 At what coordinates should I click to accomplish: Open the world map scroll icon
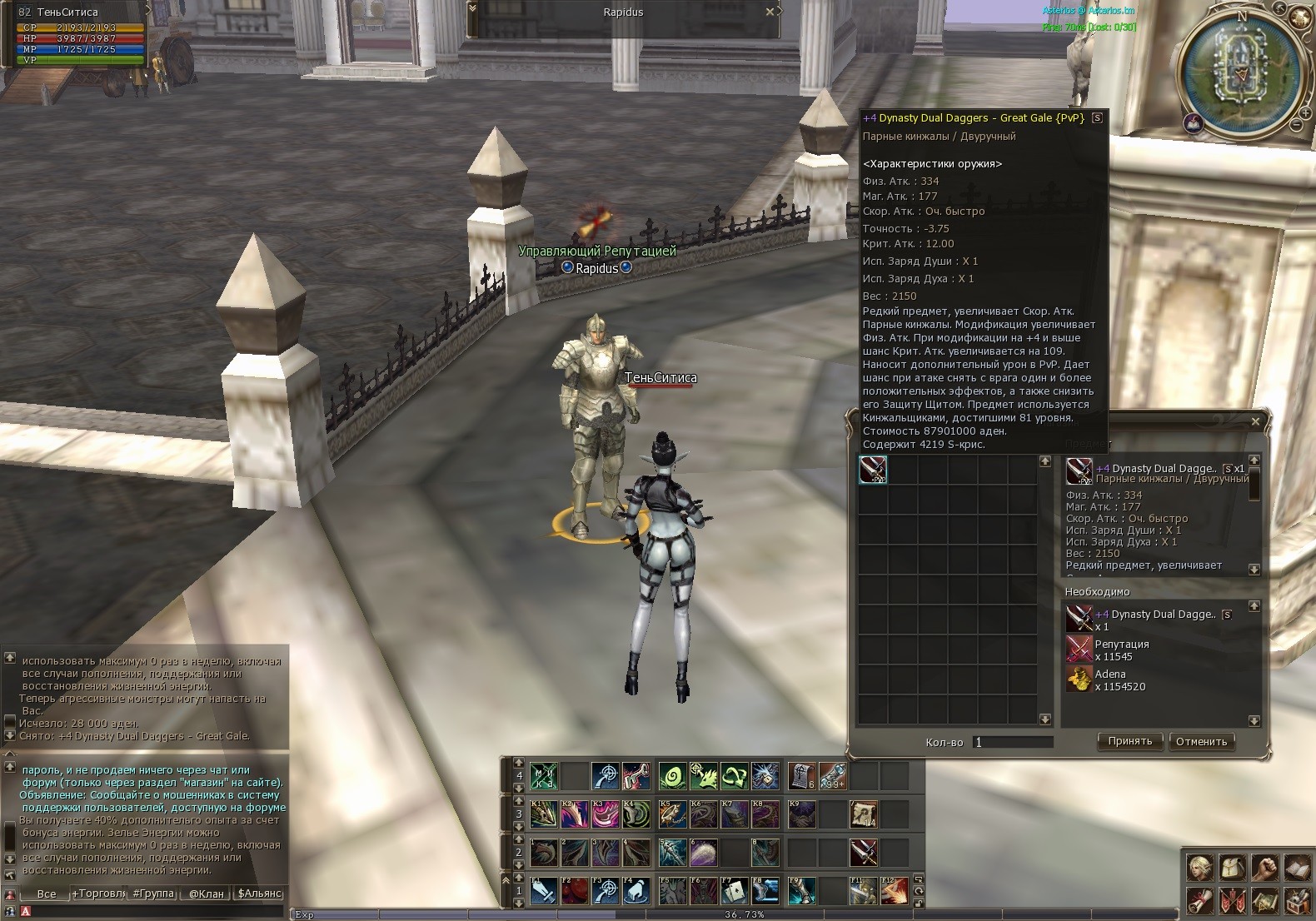click(1264, 900)
